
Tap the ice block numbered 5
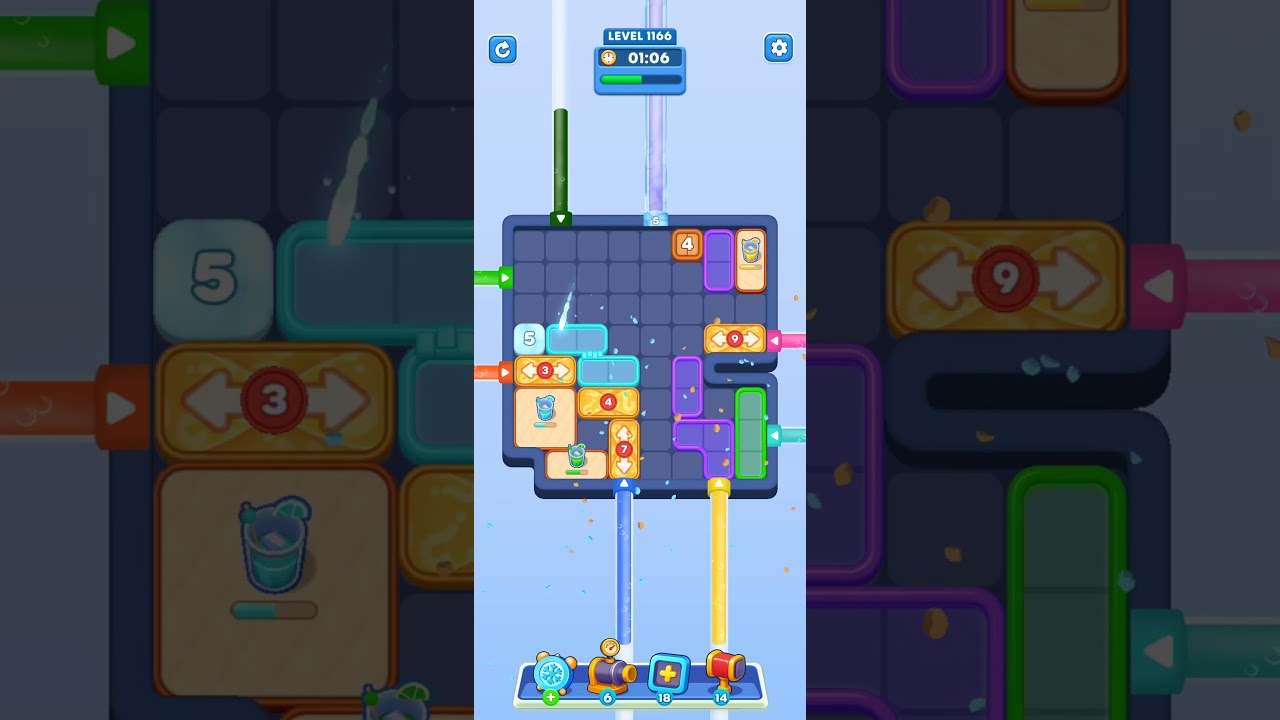[527, 338]
